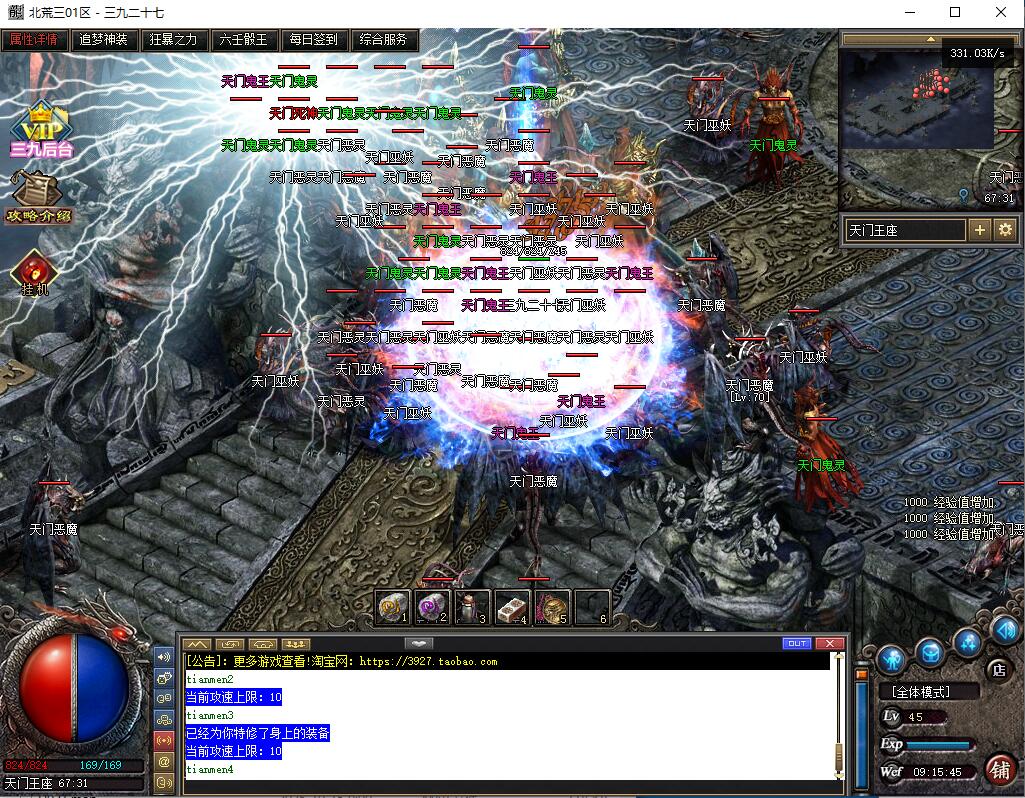The image size is (1025, 798).
Task: Open the 综合服务 services menu
Action: [383, 40]
